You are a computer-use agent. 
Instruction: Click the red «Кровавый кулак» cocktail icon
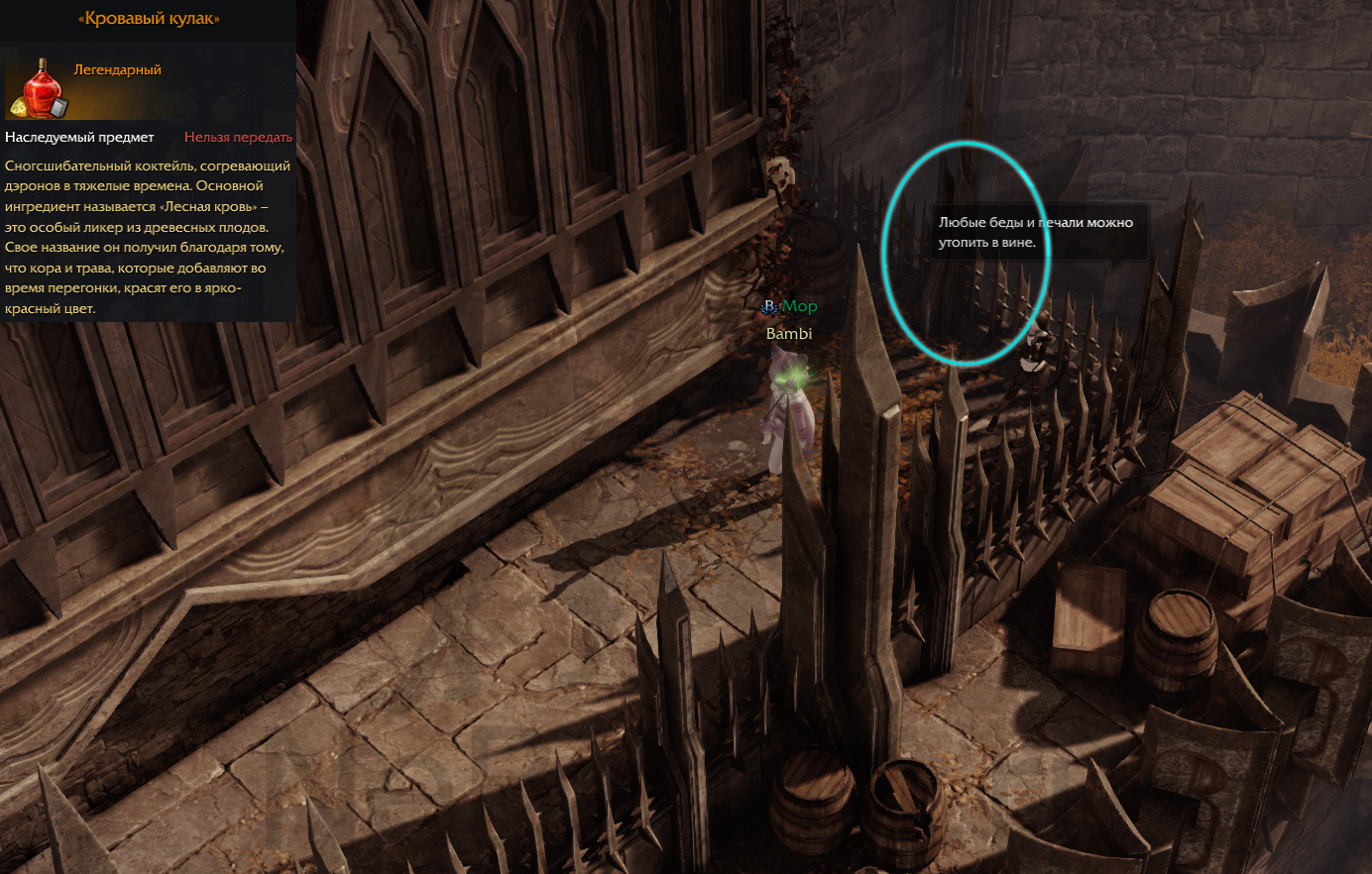click(38, 88)
